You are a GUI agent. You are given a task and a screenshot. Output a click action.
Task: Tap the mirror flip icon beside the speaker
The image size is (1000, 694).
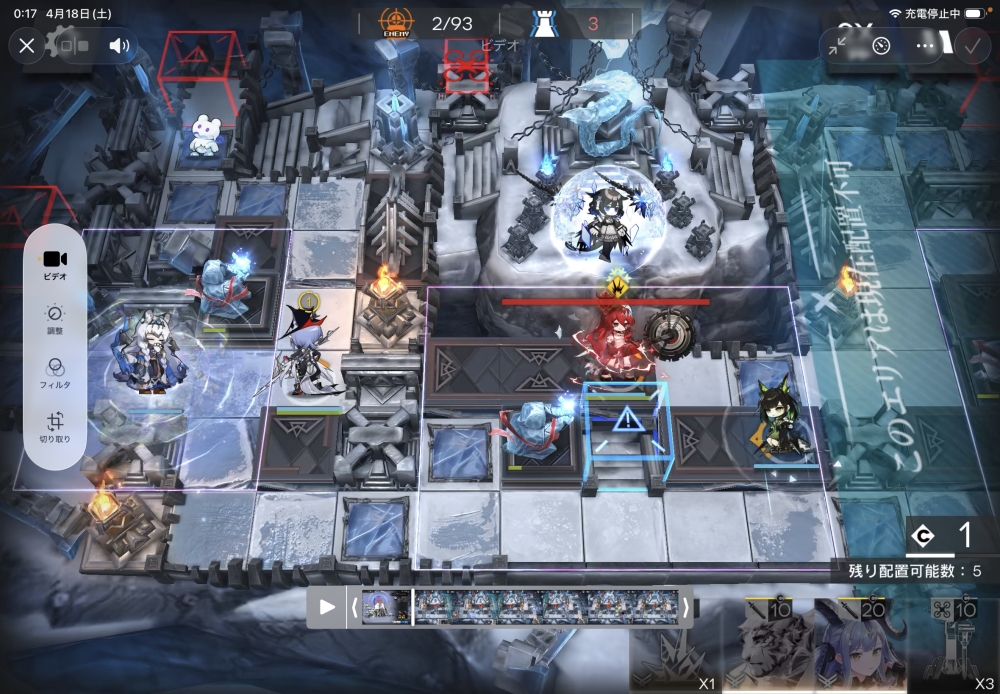[77, 46]
